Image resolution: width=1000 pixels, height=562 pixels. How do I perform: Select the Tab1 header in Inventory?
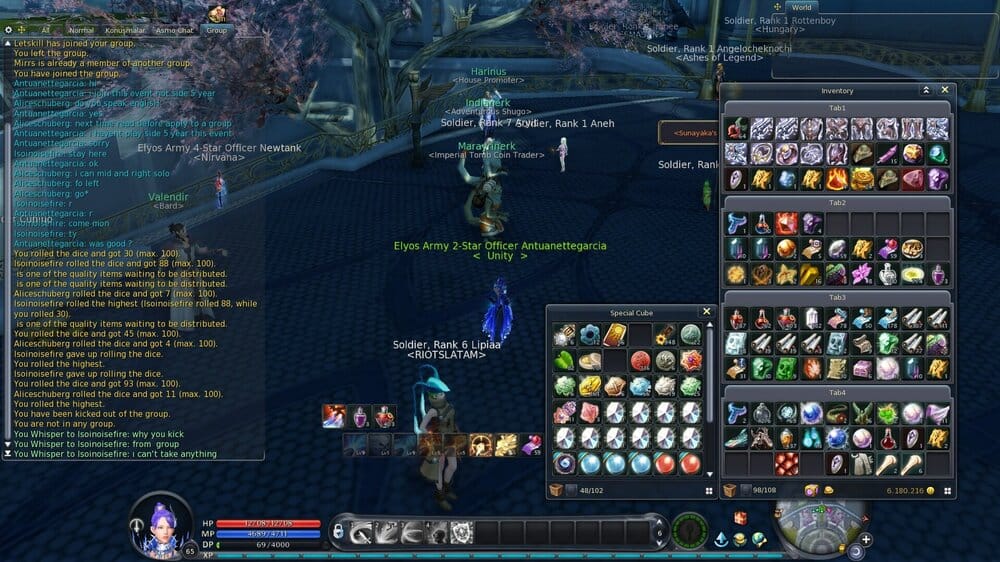[x=837, y=107]
